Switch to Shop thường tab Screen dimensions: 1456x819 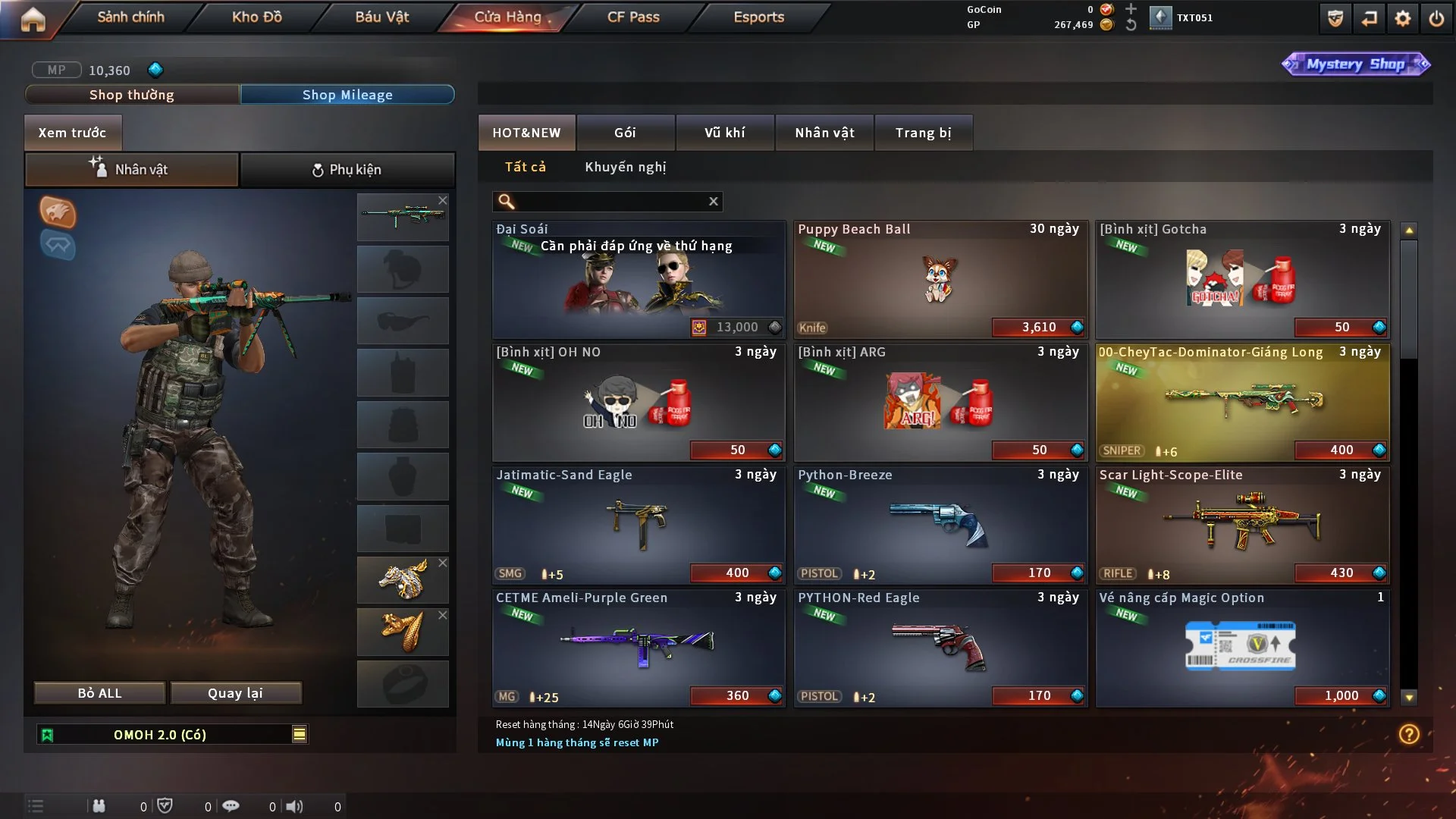coord(132,95)
